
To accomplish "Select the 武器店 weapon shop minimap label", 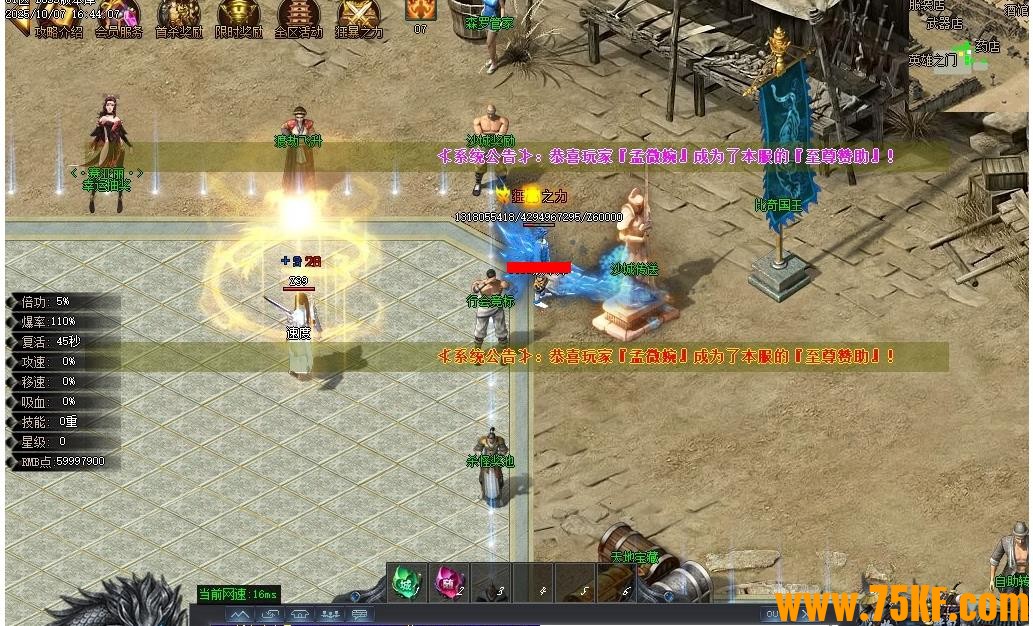I will click(943, 23).
